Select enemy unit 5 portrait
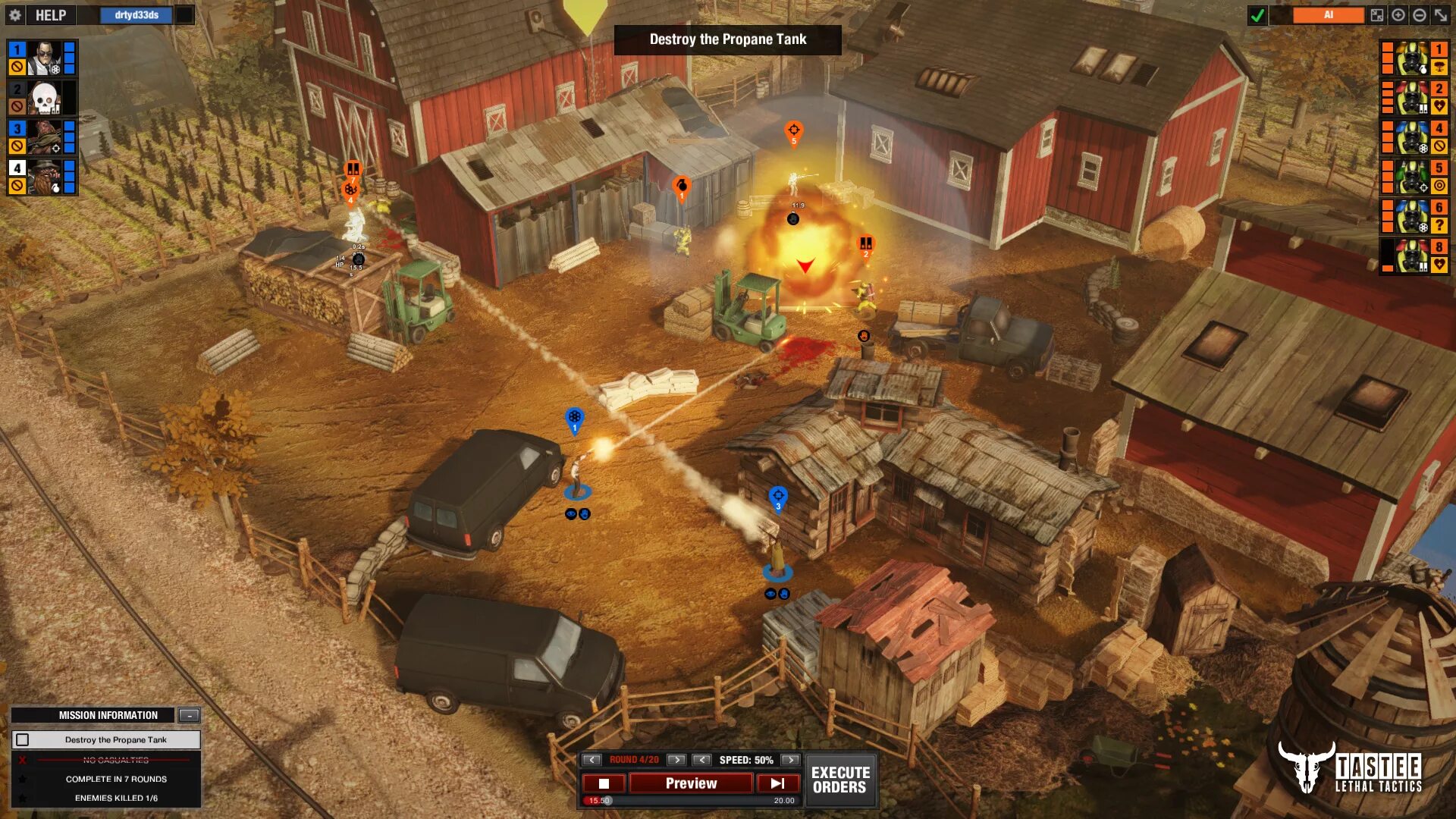 pos(1412,177)
